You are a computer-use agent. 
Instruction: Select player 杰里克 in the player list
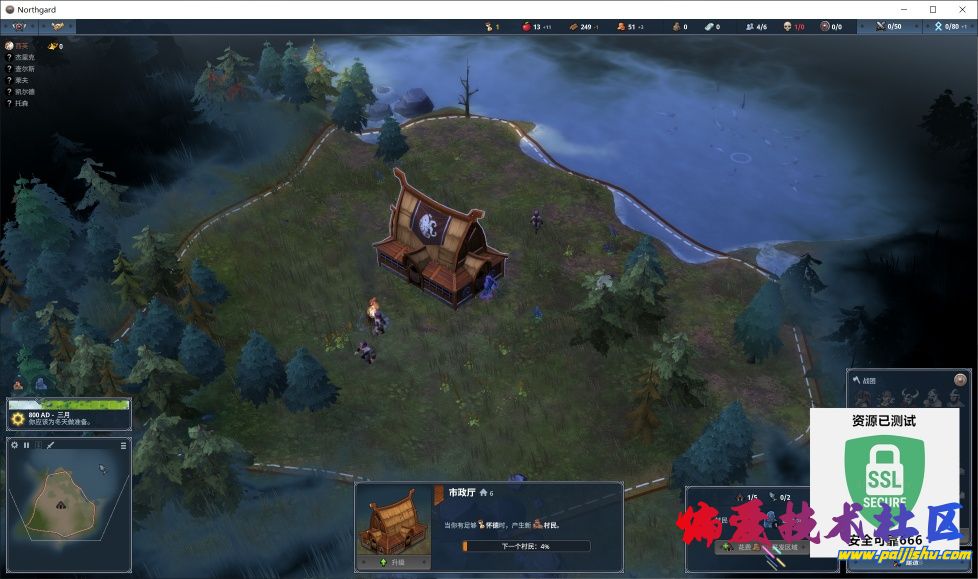pyautogui.click(x=24, y=57)
